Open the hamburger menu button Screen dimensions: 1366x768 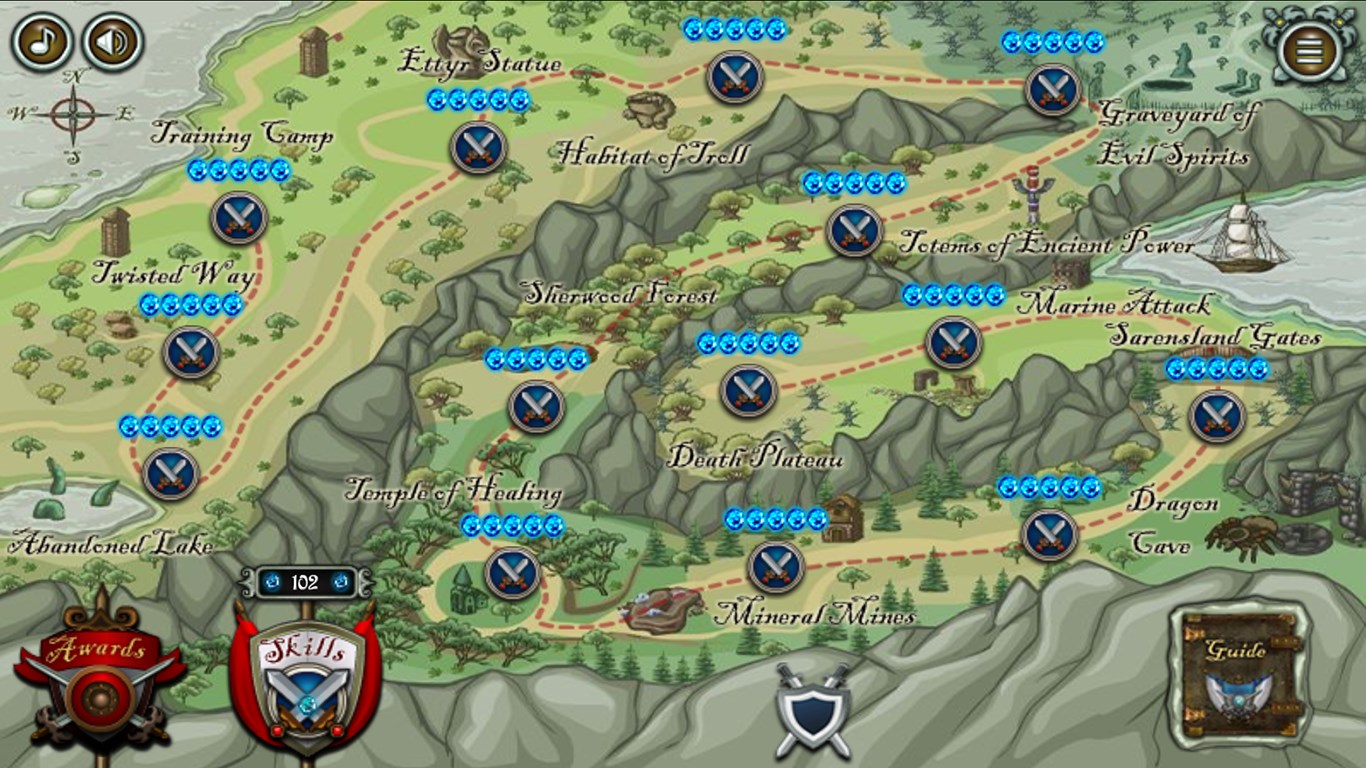(x=1310, y=48)
